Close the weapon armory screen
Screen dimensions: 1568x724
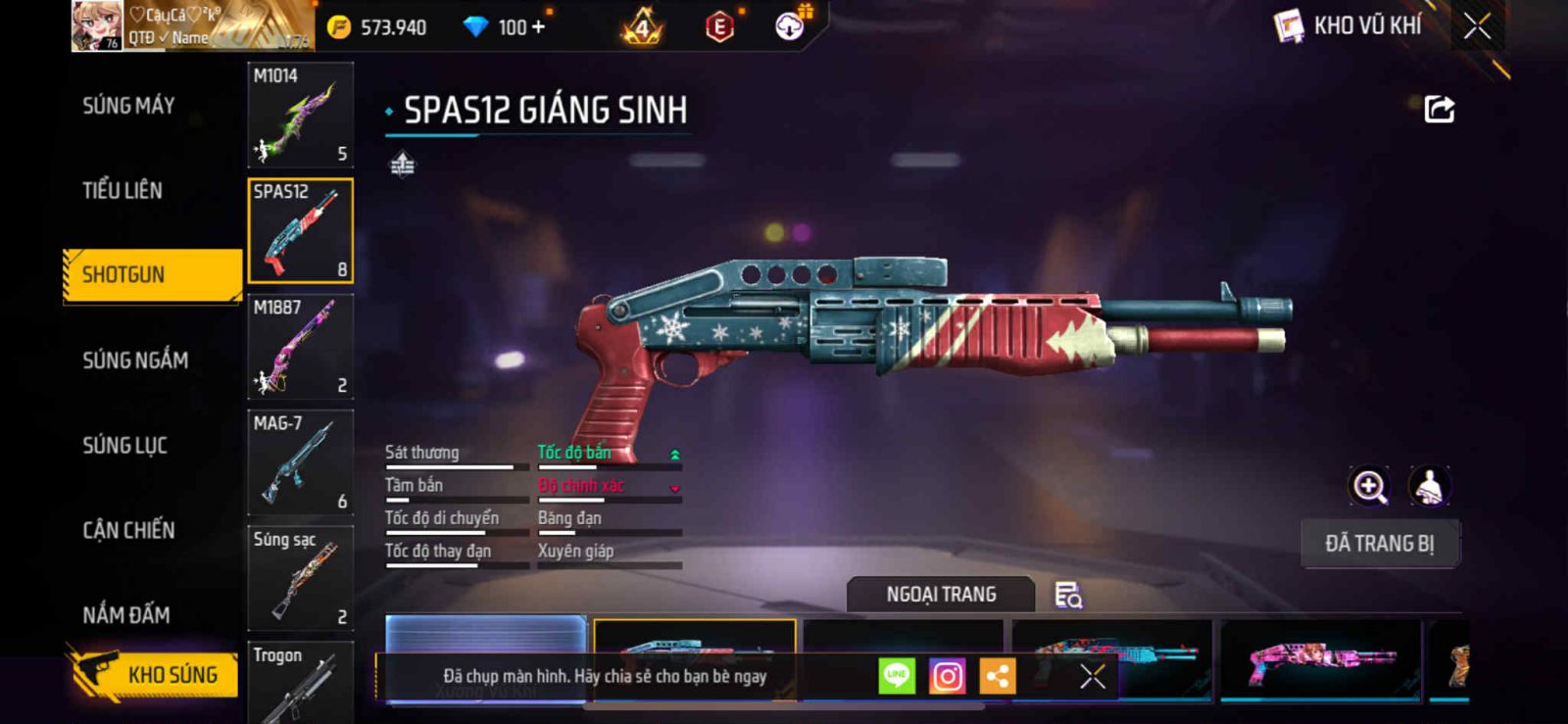click(x=1477, y=26)
